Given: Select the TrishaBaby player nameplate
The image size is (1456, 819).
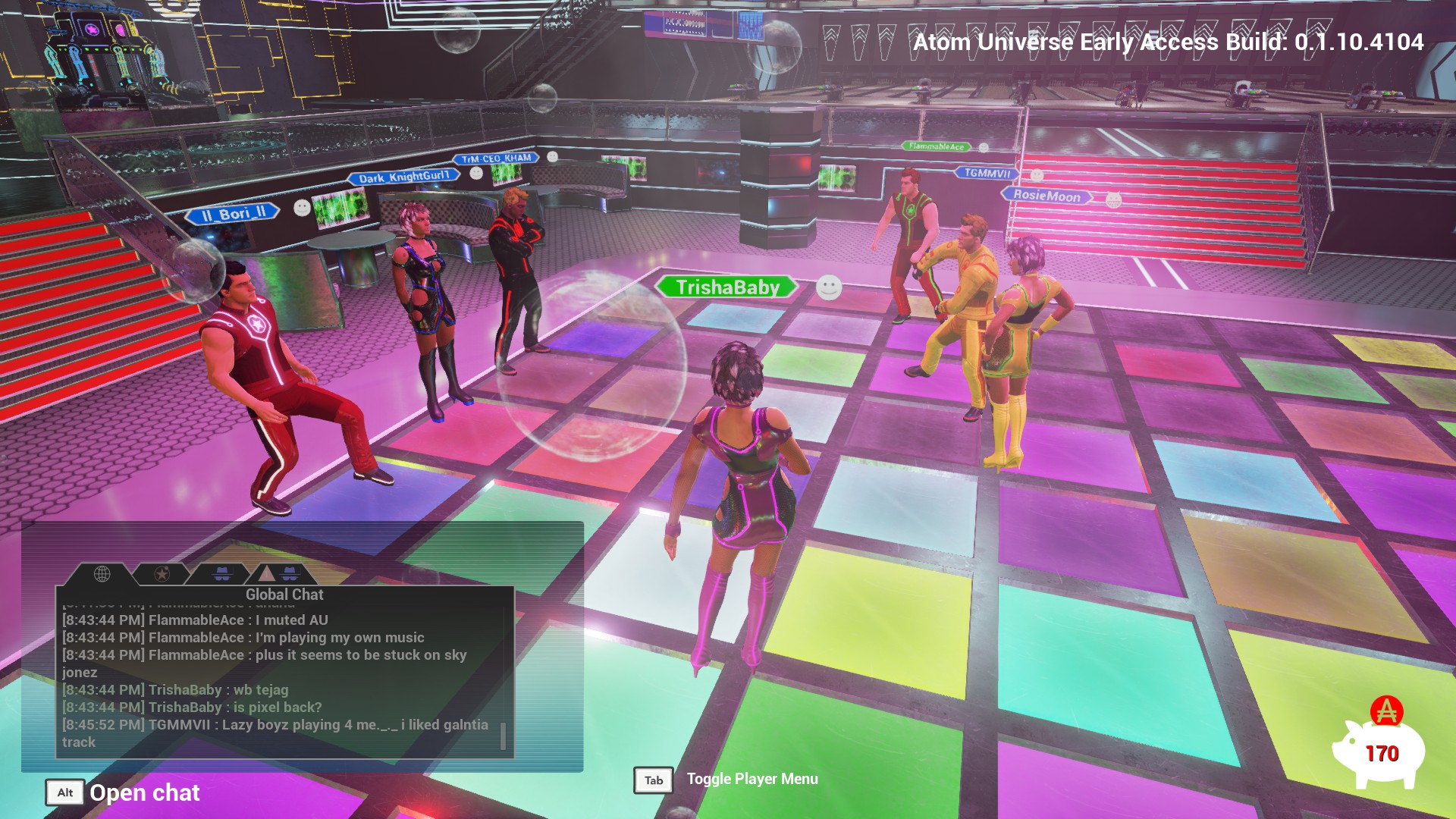Looking at the screenshot, I should click(x=727, y=287).
